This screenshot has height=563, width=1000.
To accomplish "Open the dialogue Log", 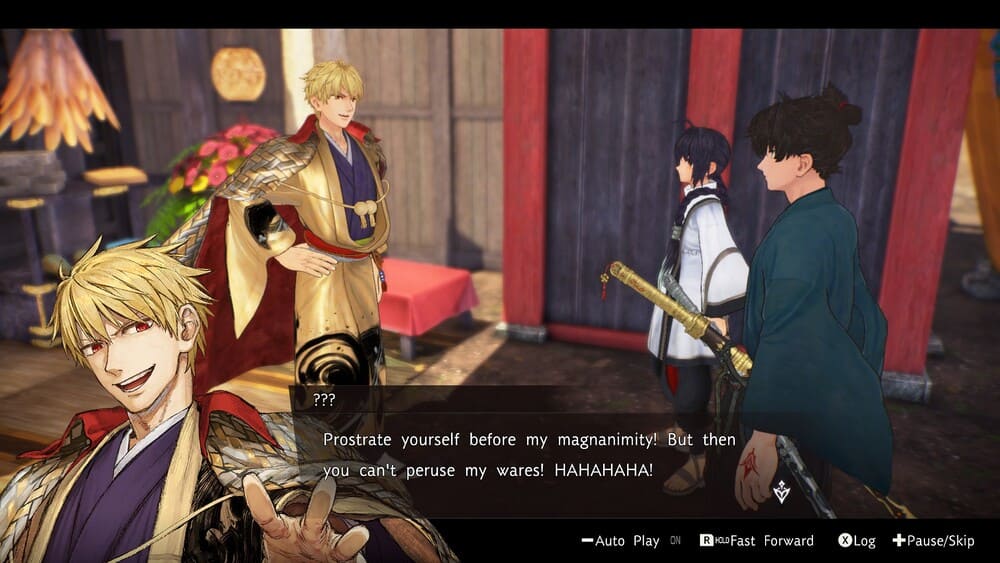I will (857, 541).
